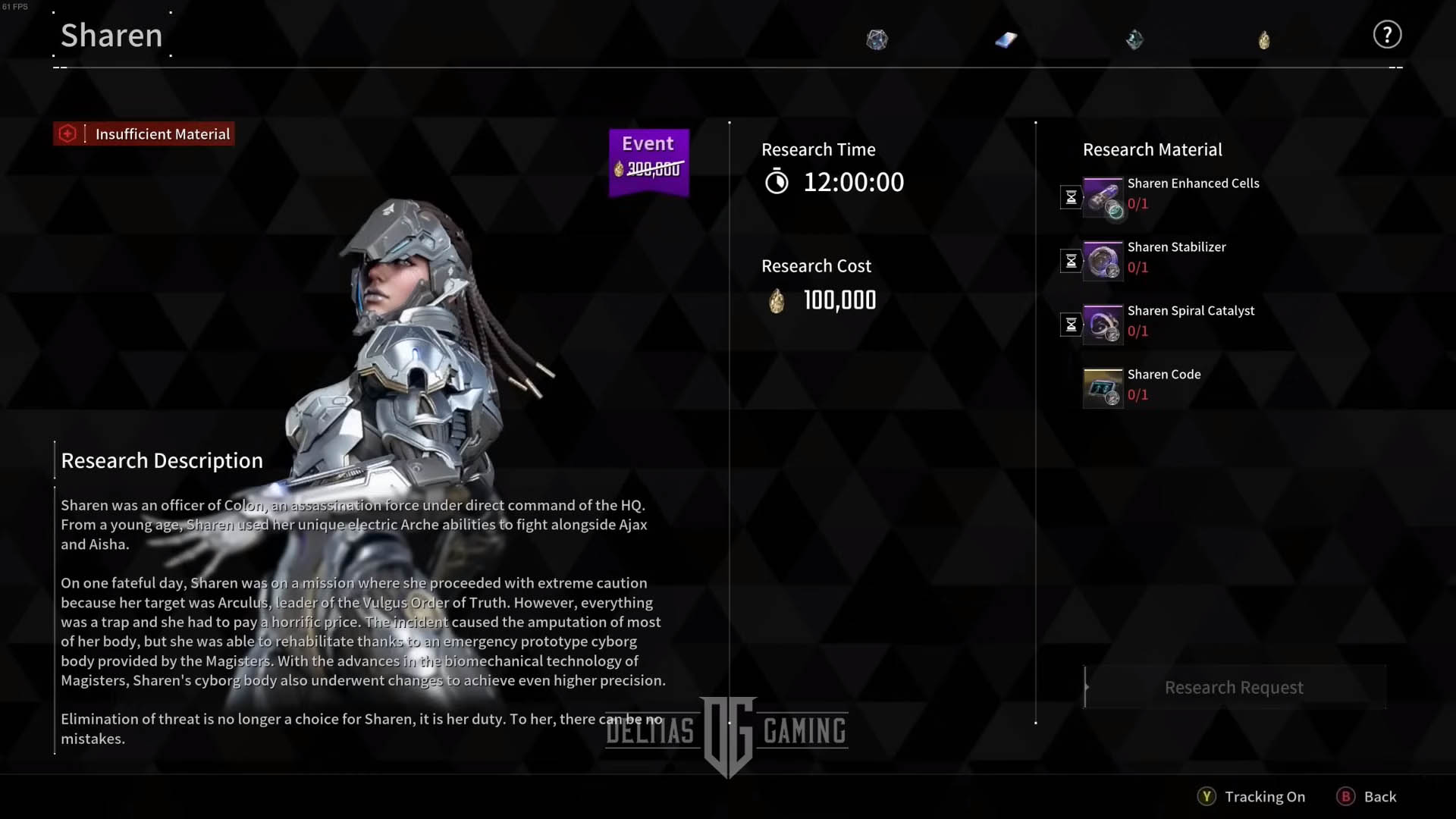This screenshot has width=1456, height=819.
Task: Select the Sharen Code material
Action: 1103,388
